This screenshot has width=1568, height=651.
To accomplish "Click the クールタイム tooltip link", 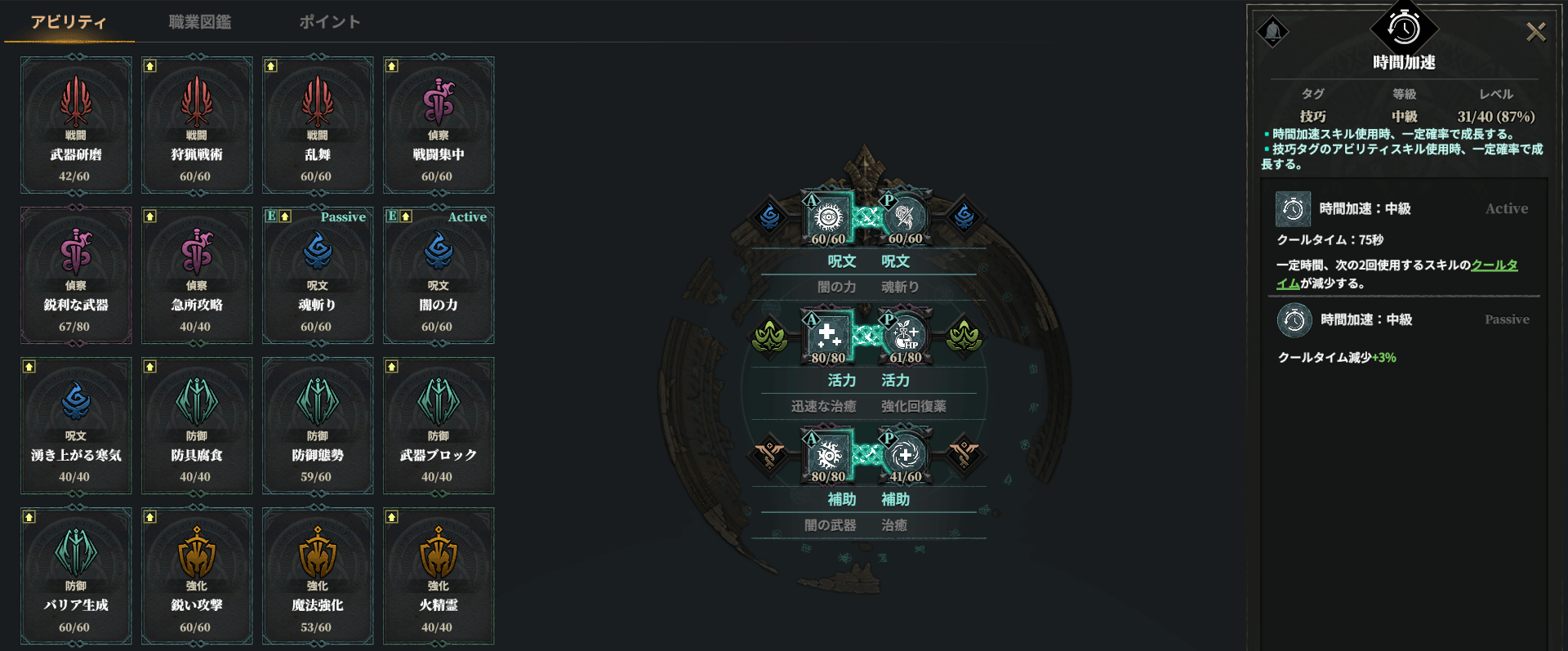I will click(1494, 265).
